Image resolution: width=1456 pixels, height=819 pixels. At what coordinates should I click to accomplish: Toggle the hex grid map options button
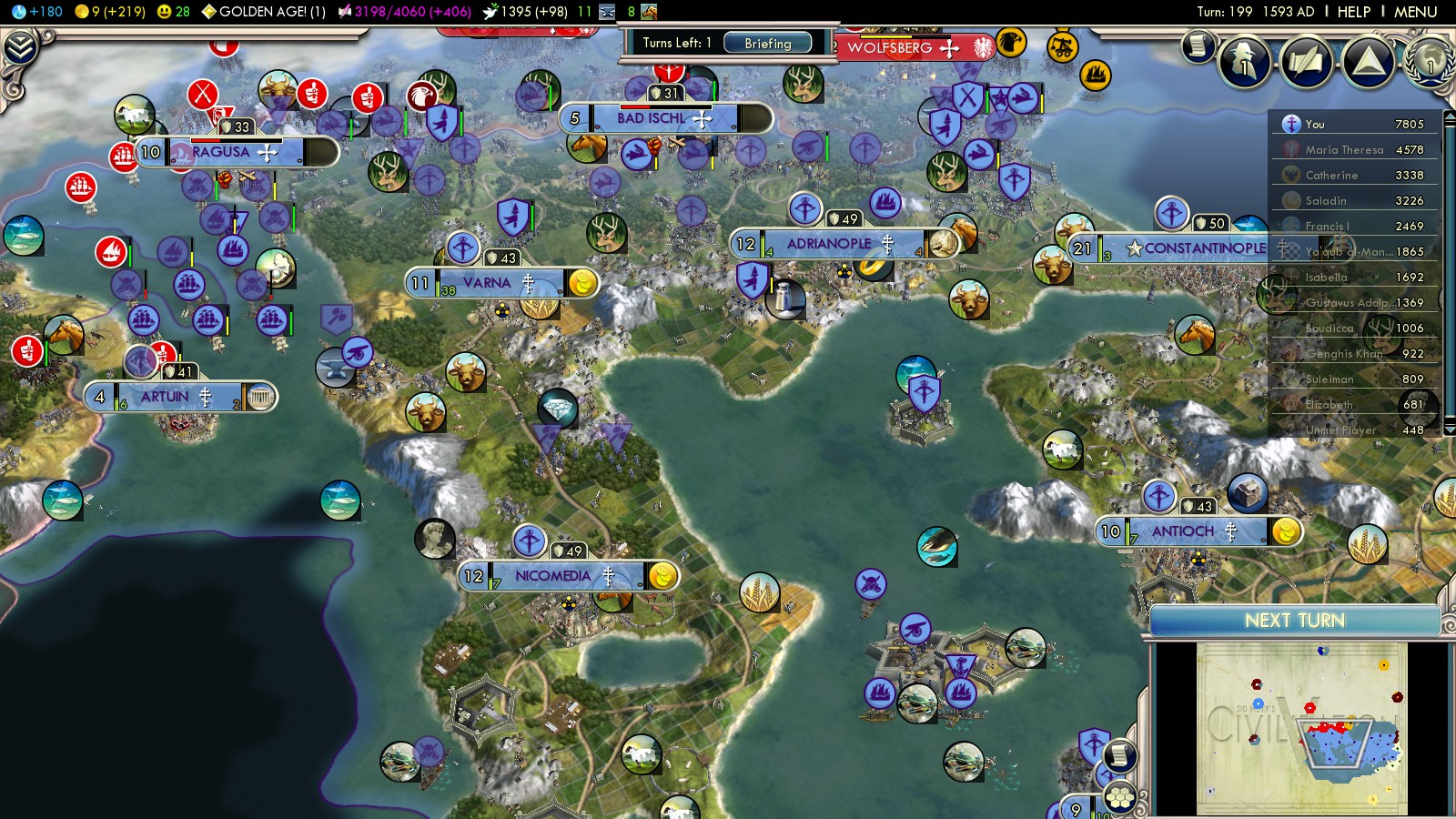1120,798
